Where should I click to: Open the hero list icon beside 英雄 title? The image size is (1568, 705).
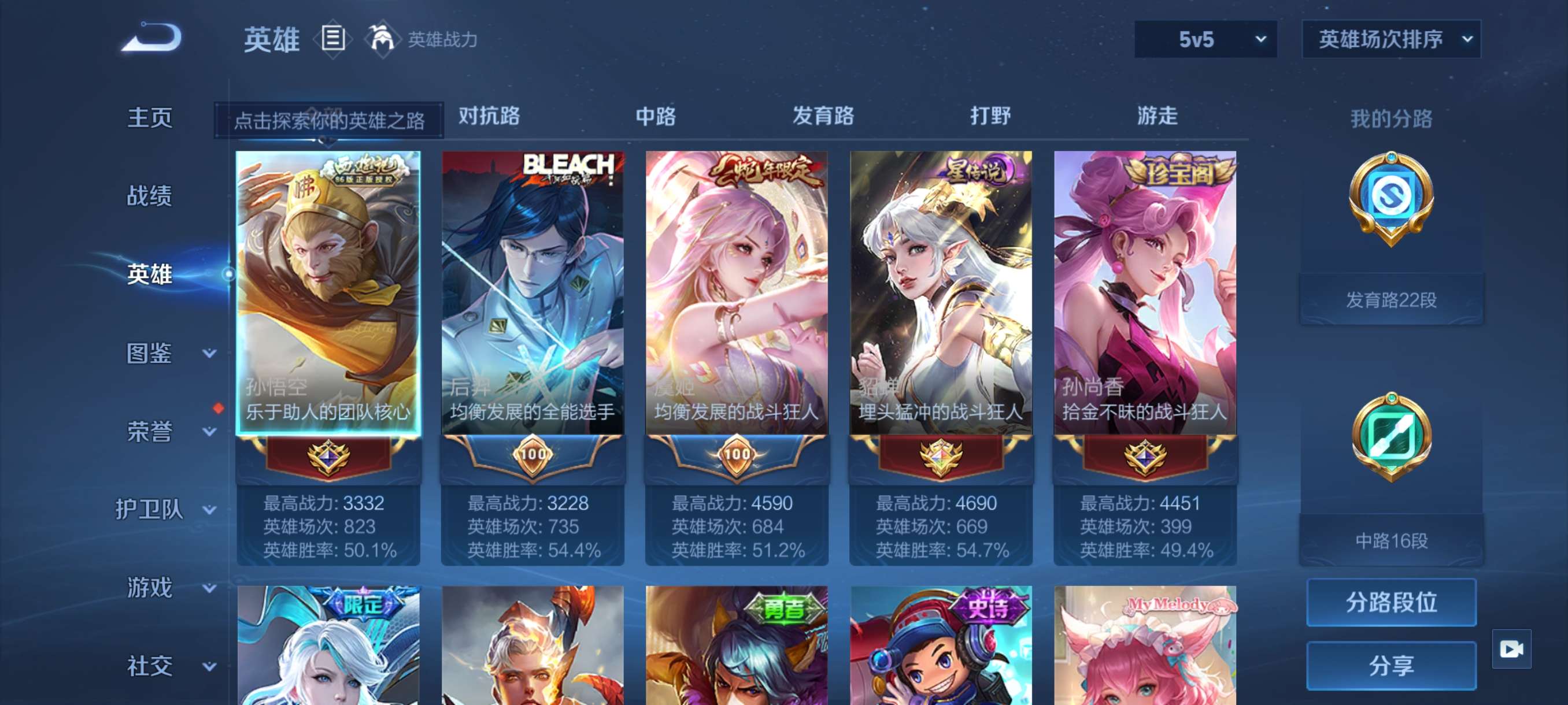click(332, 38)
